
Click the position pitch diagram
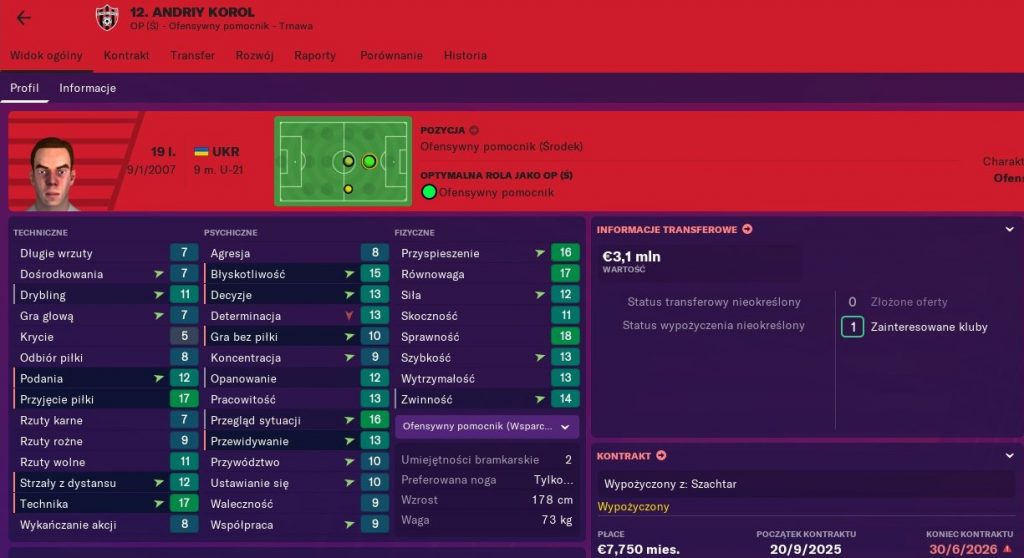(x=343, y=160)
